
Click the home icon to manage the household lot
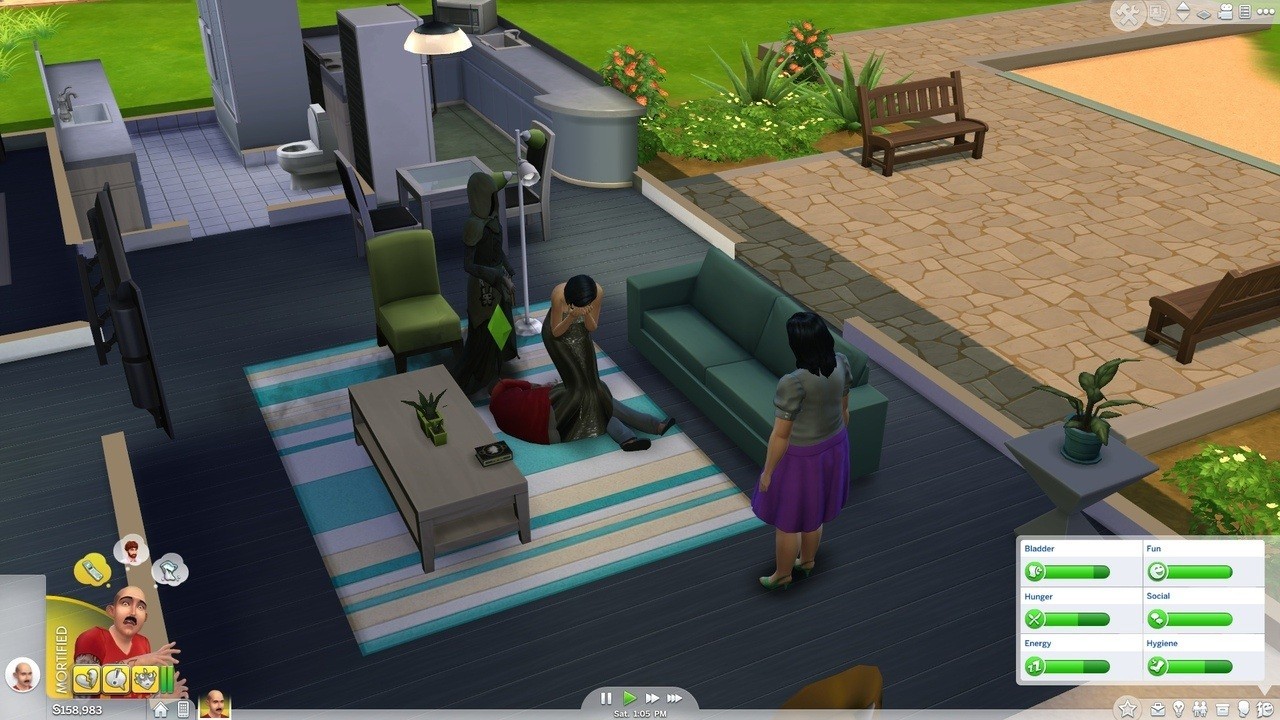161,708
